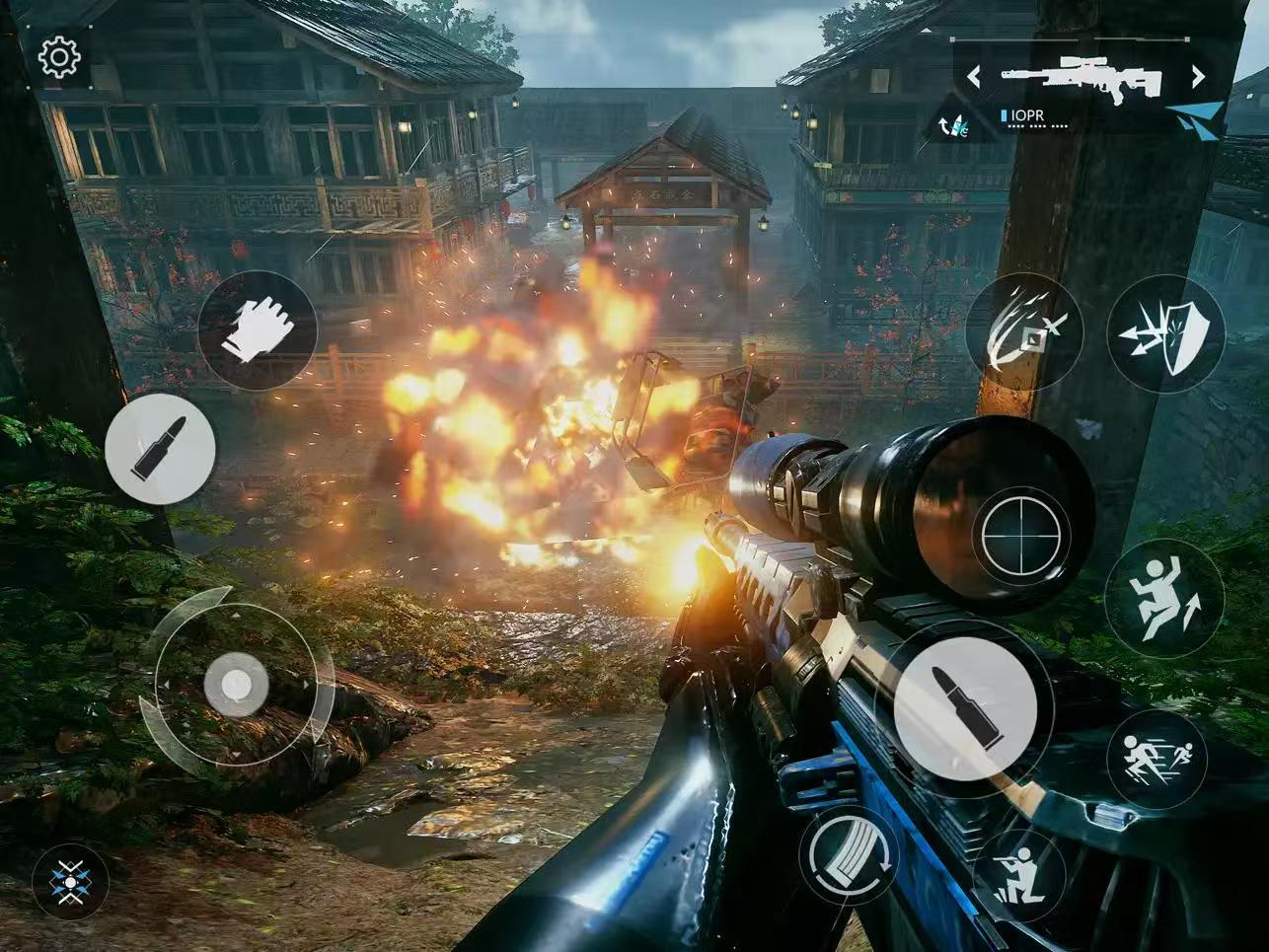Activate the sprint dash button
The width and height of the screenshot is (1269, 952).
[1157, 759]
